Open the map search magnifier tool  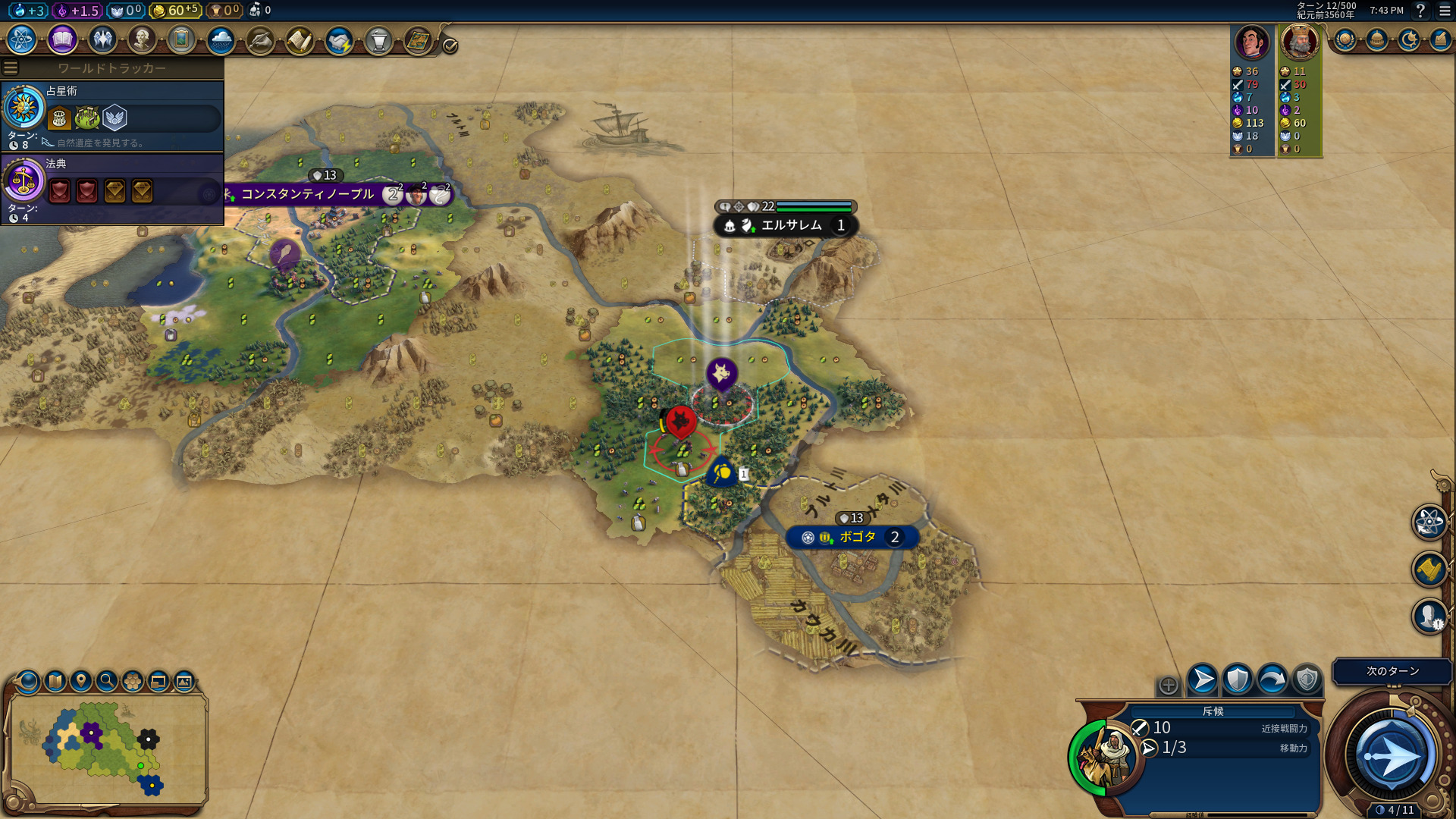click(x=107, y=681)
